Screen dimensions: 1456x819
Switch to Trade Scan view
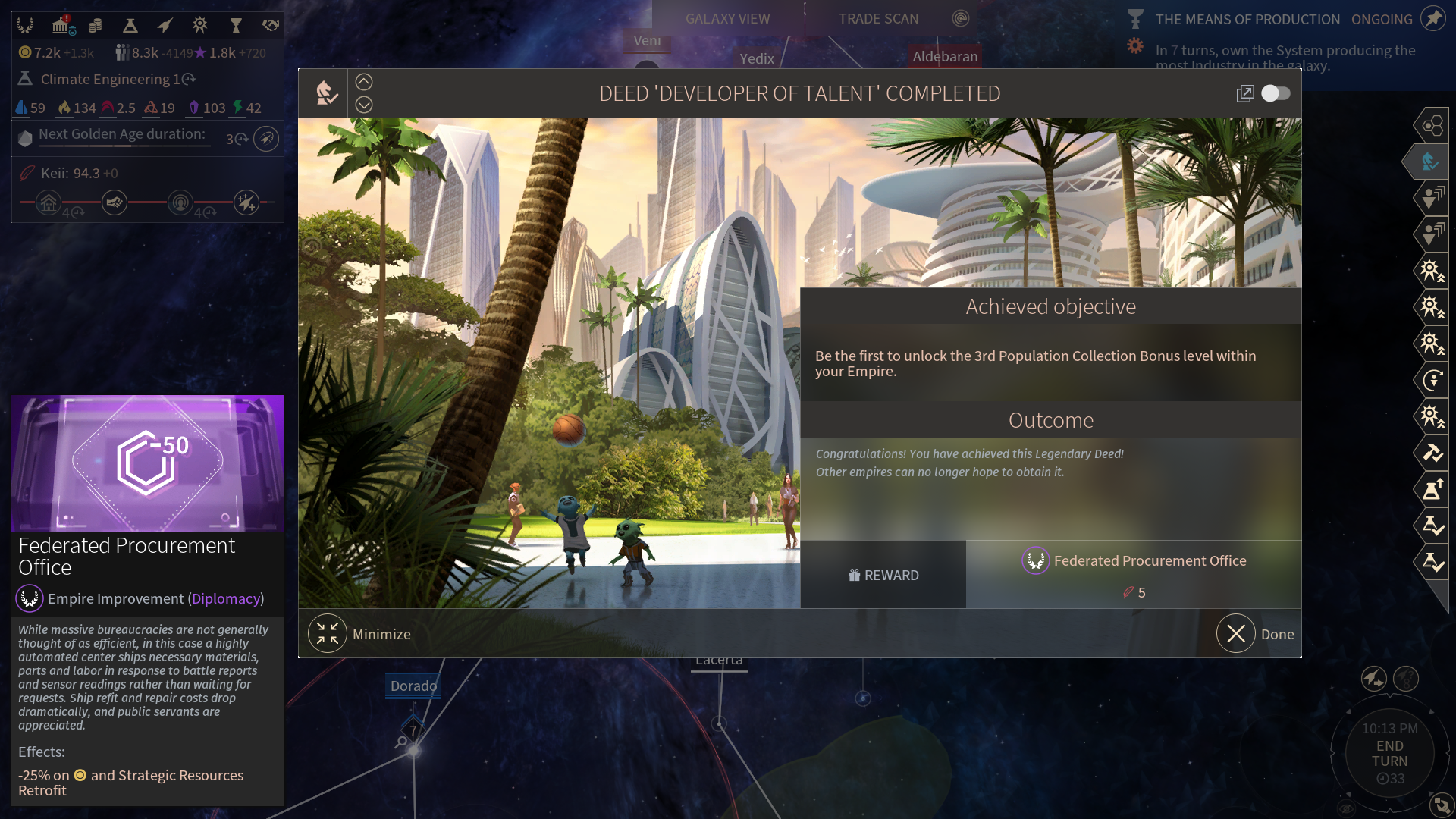point(878,18)
